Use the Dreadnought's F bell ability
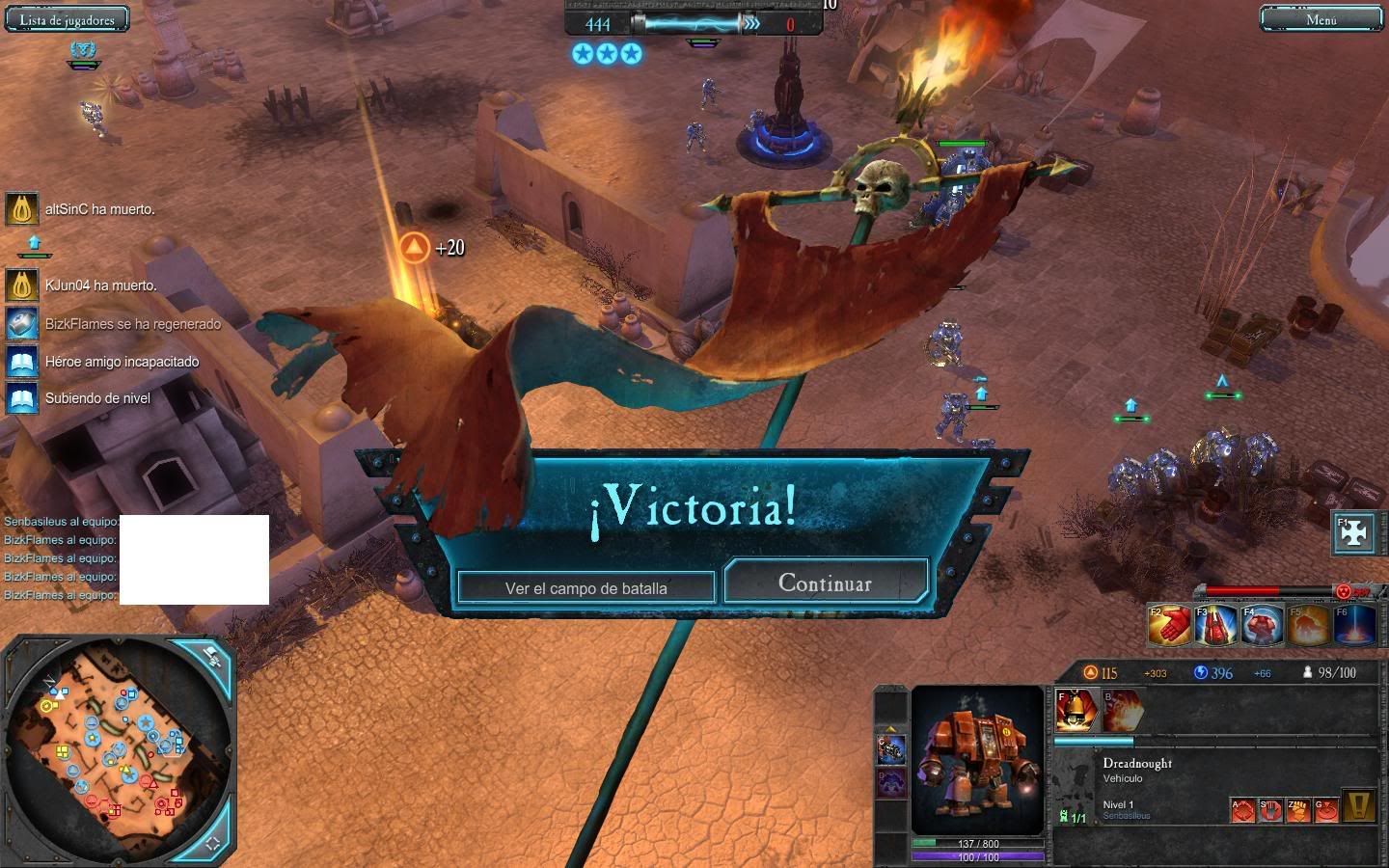 point(1076,710)
